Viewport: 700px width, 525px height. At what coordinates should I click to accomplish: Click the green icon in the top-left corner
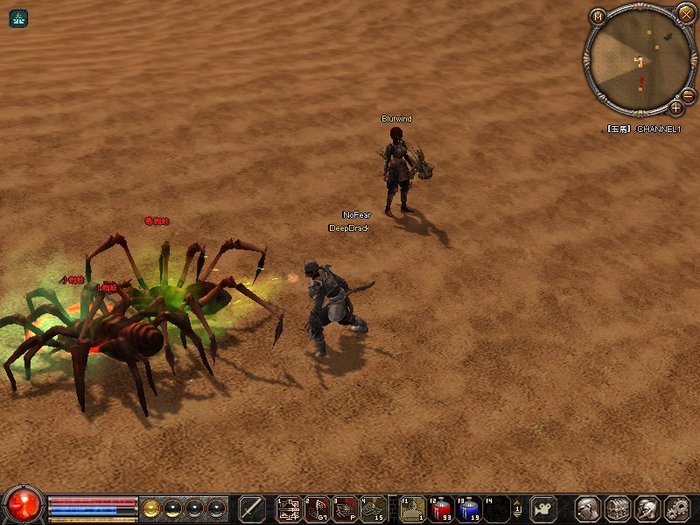click(19, 17)
